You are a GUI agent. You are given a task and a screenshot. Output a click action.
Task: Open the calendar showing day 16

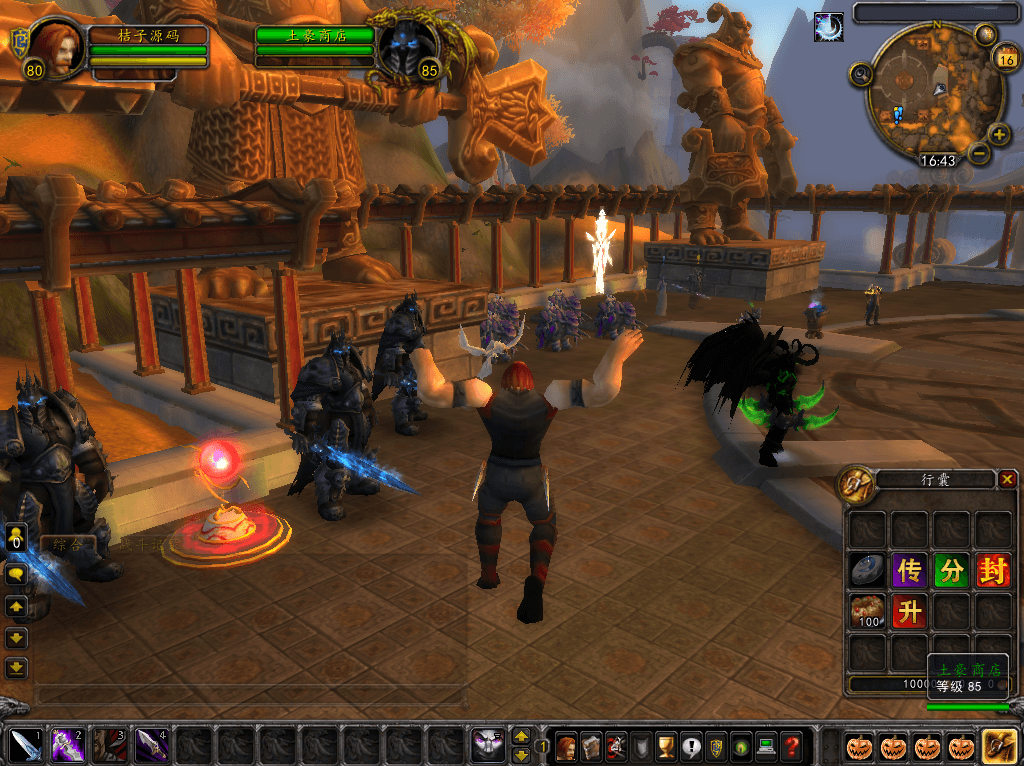click(x=1005, y=58)
